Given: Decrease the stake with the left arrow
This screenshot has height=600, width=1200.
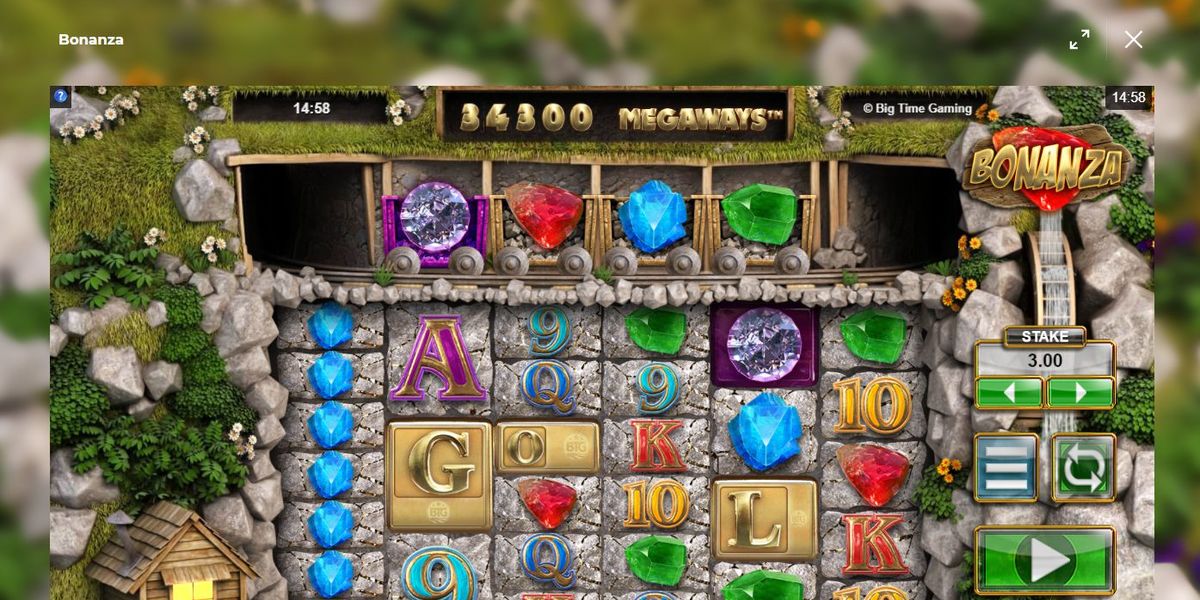Looking at the screenshot, I should pyautogui.click(x=1009, y=392).
